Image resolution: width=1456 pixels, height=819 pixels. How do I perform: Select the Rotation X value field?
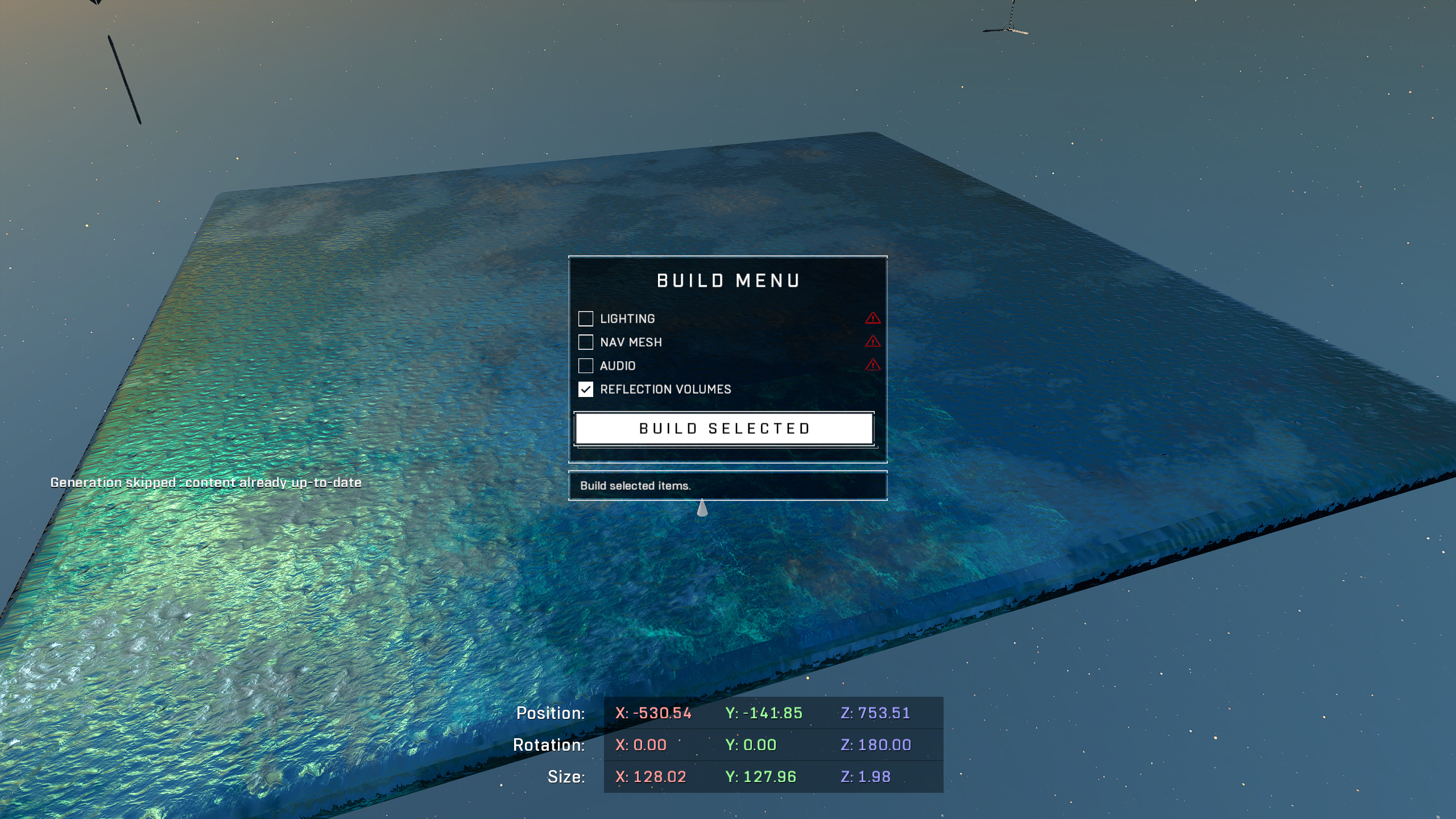tap(641, 745)
